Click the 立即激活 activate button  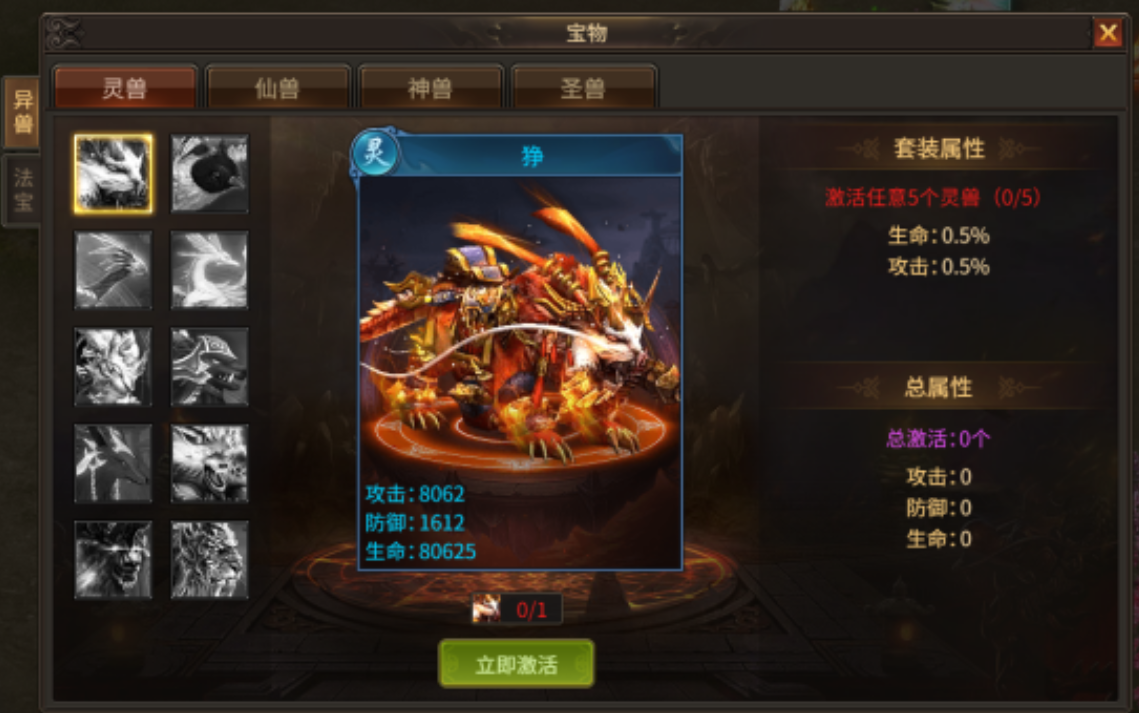pos(516,664)
